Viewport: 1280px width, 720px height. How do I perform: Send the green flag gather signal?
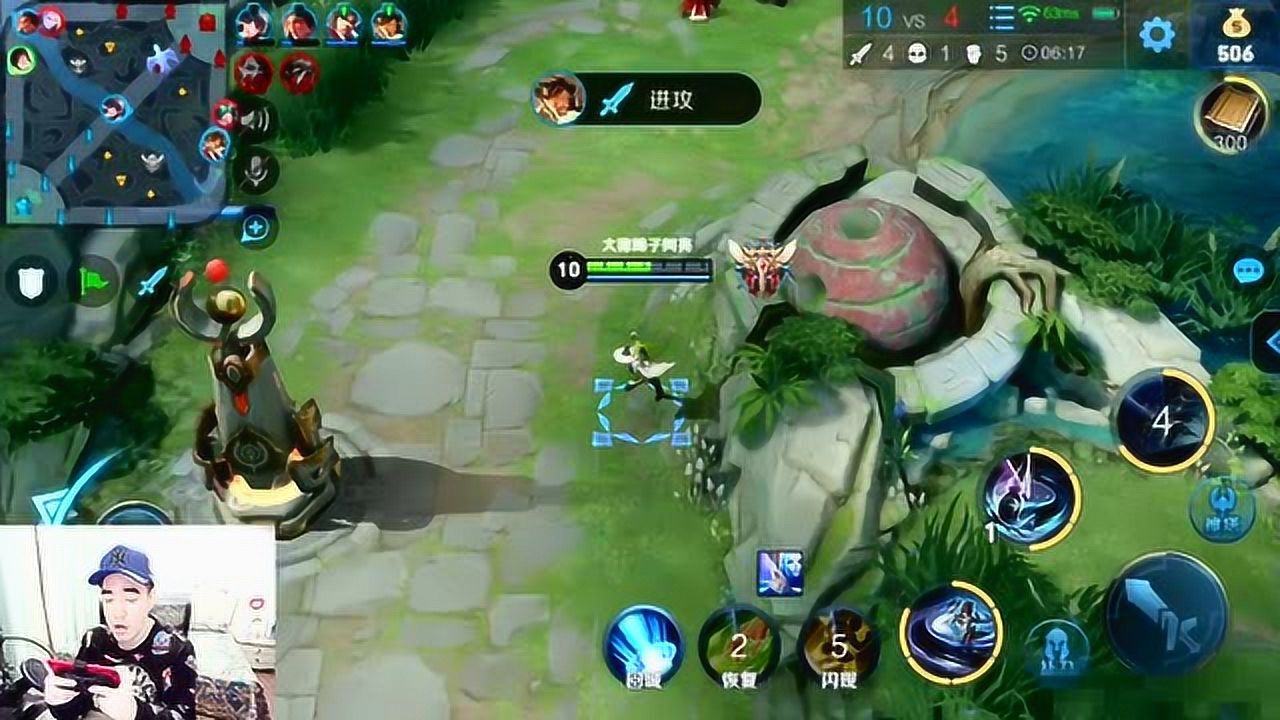click(x=93, y=282)
